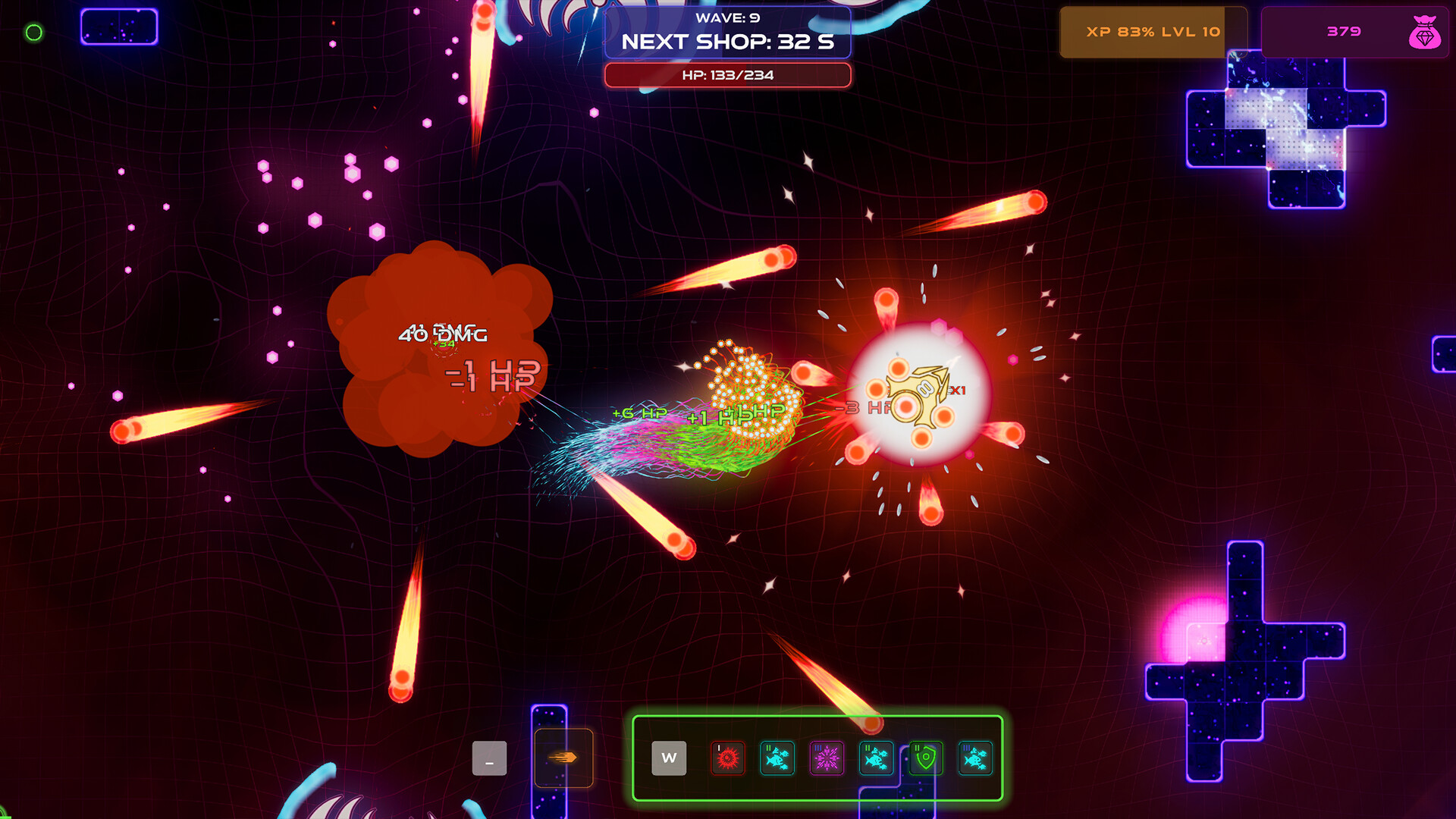Click the orange comet dash ability
This screenshot has height=819, width=1456.
point(564,758)
